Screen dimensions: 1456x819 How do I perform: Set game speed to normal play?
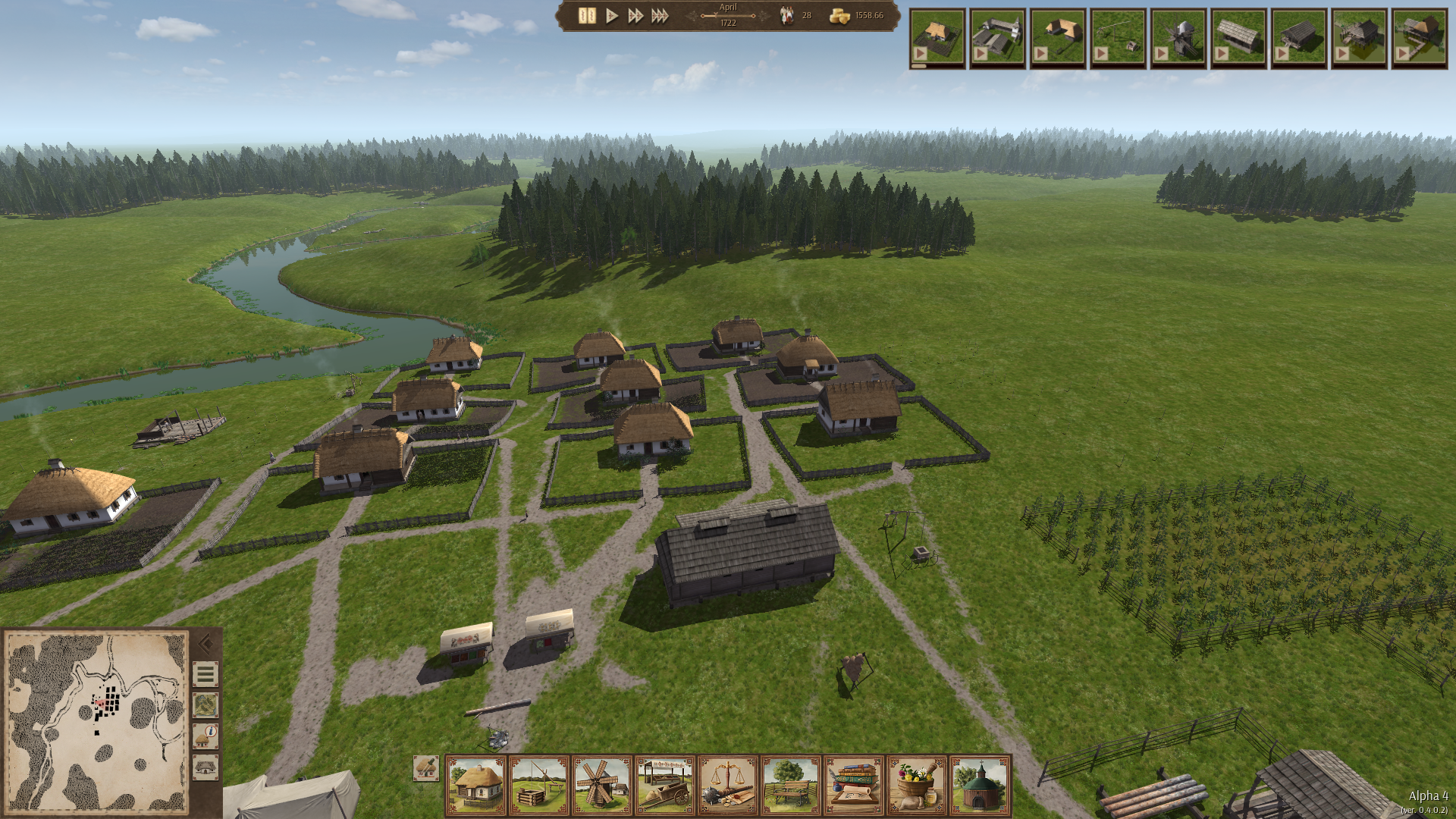point(612,16)
